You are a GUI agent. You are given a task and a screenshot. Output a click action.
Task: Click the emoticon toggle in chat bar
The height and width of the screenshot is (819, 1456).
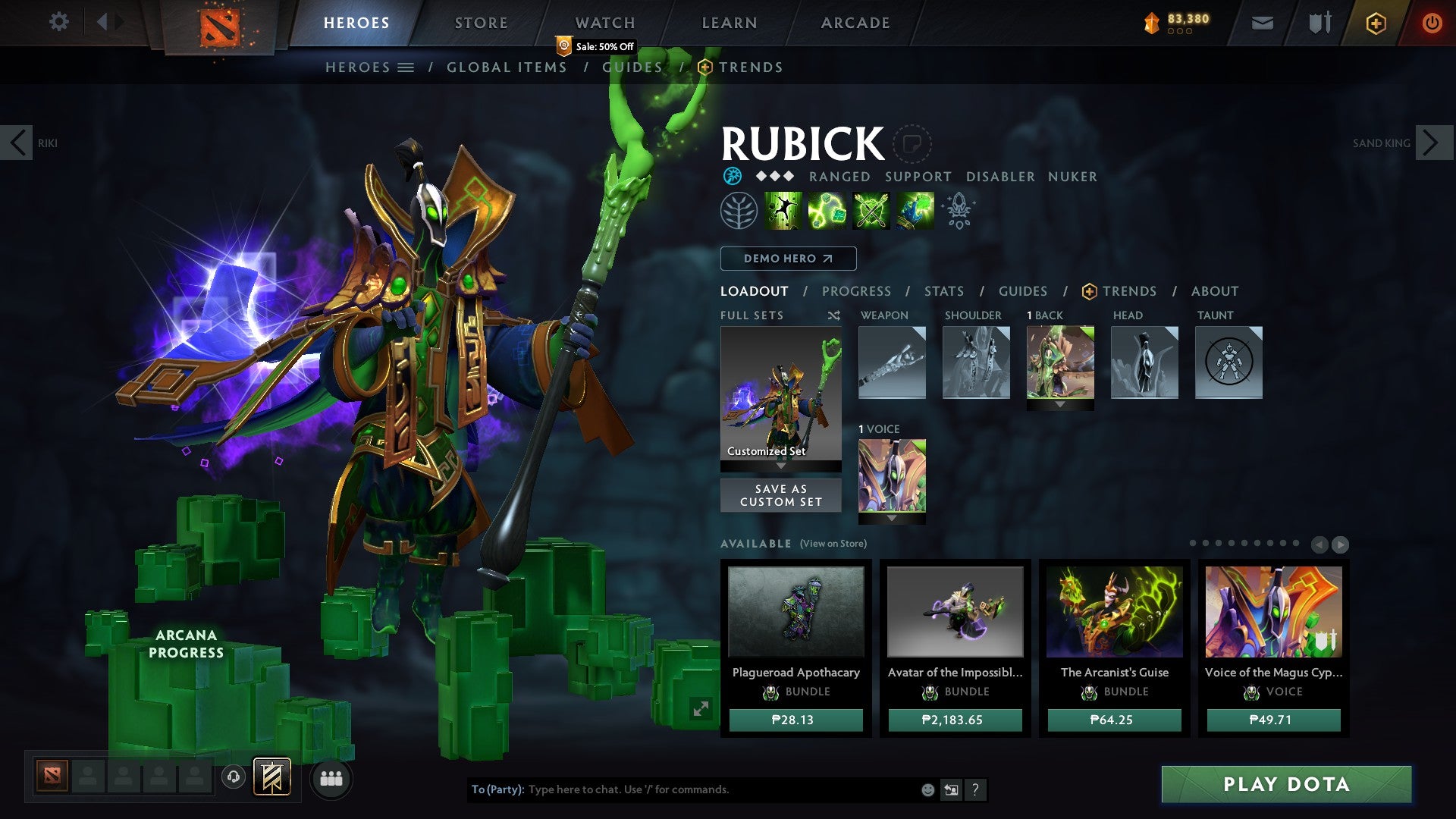[x=927, y=789]
